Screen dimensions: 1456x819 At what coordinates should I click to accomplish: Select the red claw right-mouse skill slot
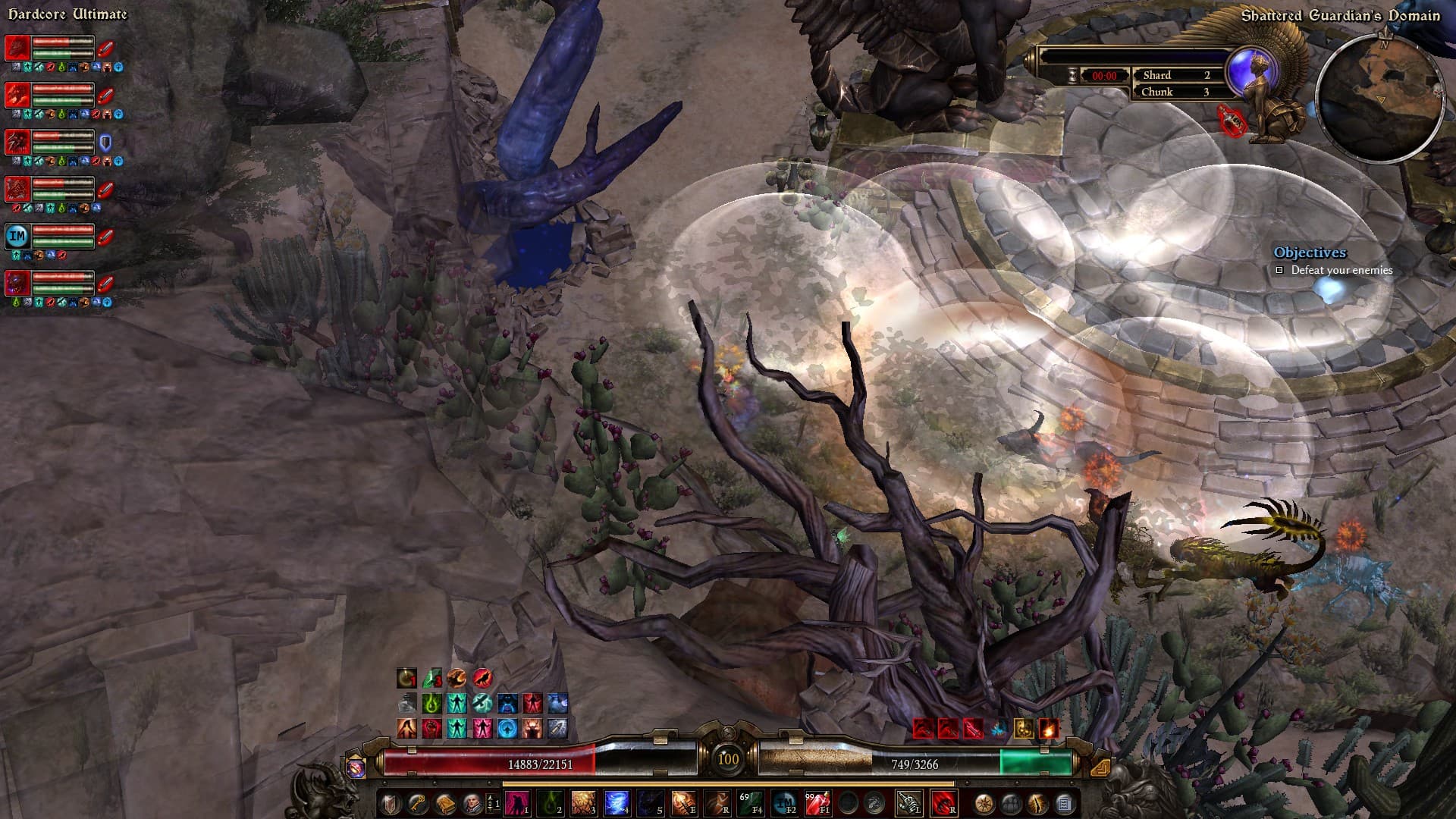click(x=943, y=802)
